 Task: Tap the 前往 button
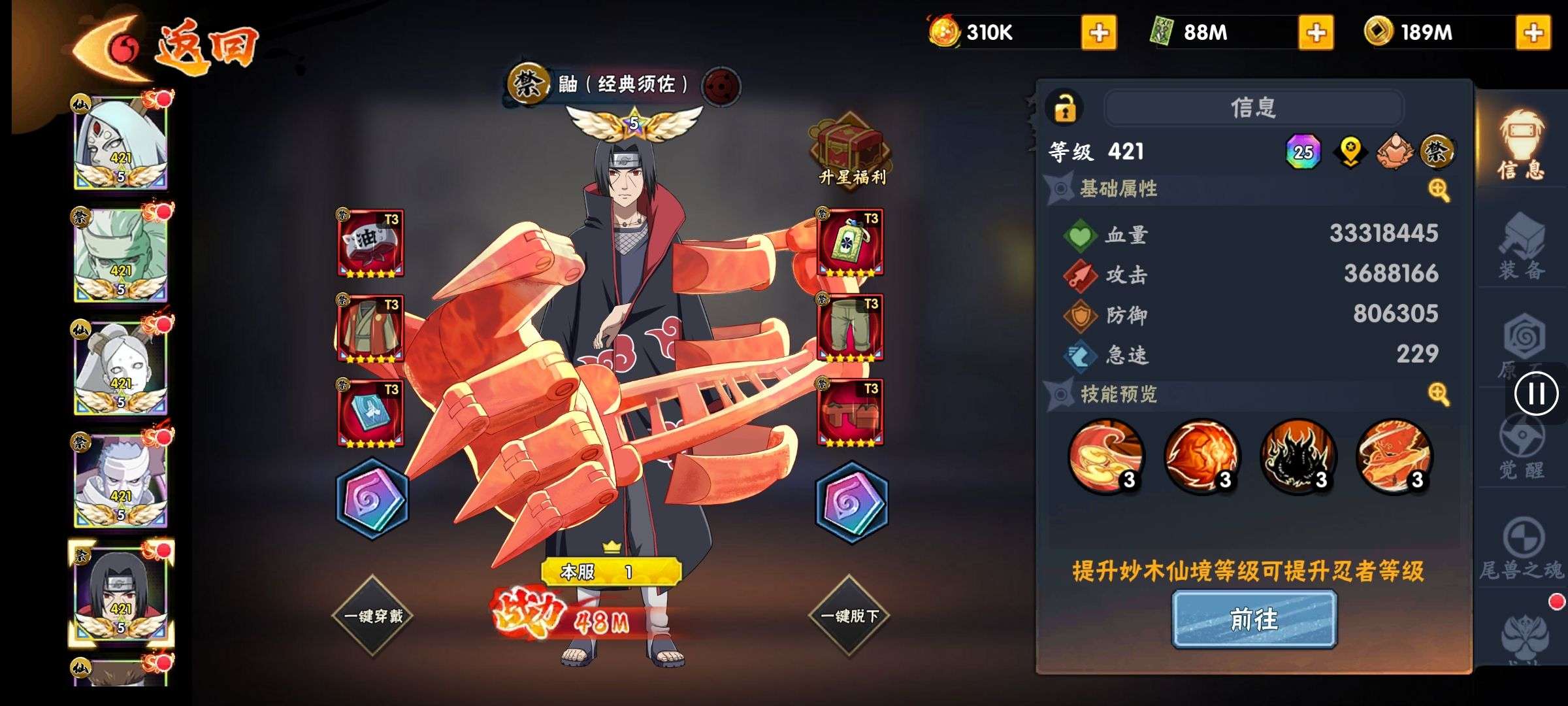(1254, 619)
